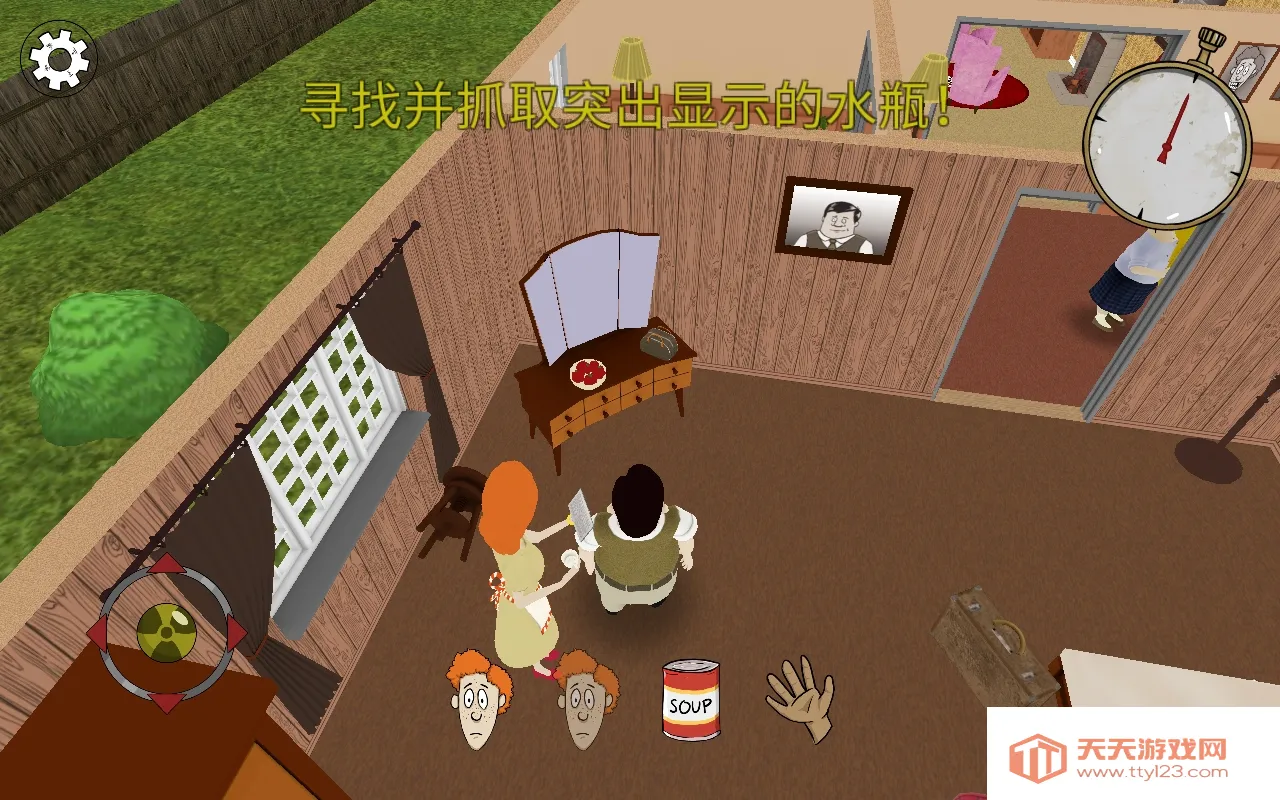The image size is (1280, 800).
Task: Click the radiation symbol in the compass
Action: click(165, 630)
